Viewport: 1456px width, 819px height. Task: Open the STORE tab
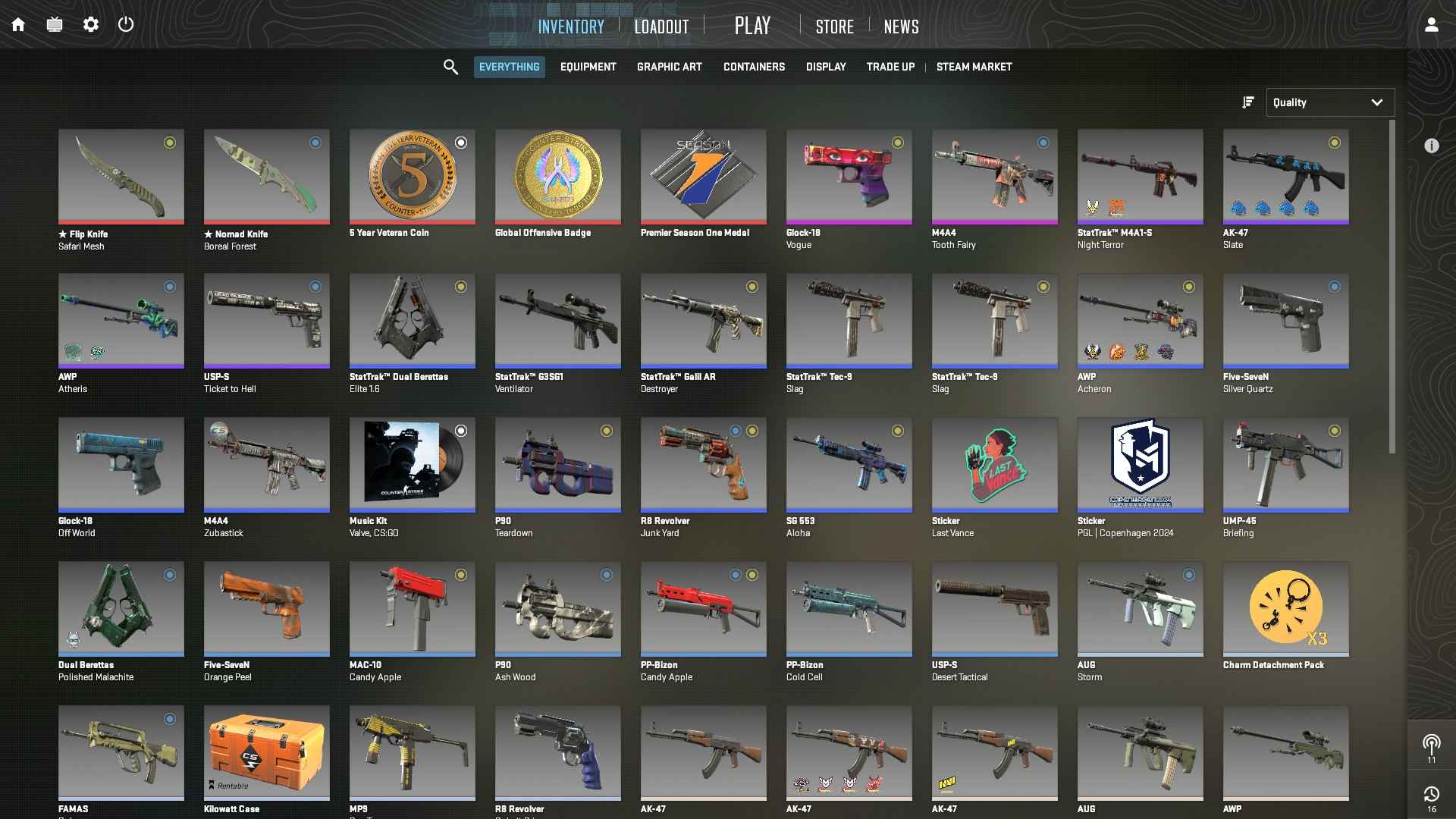pyautogui.click(x=834, y=27)
